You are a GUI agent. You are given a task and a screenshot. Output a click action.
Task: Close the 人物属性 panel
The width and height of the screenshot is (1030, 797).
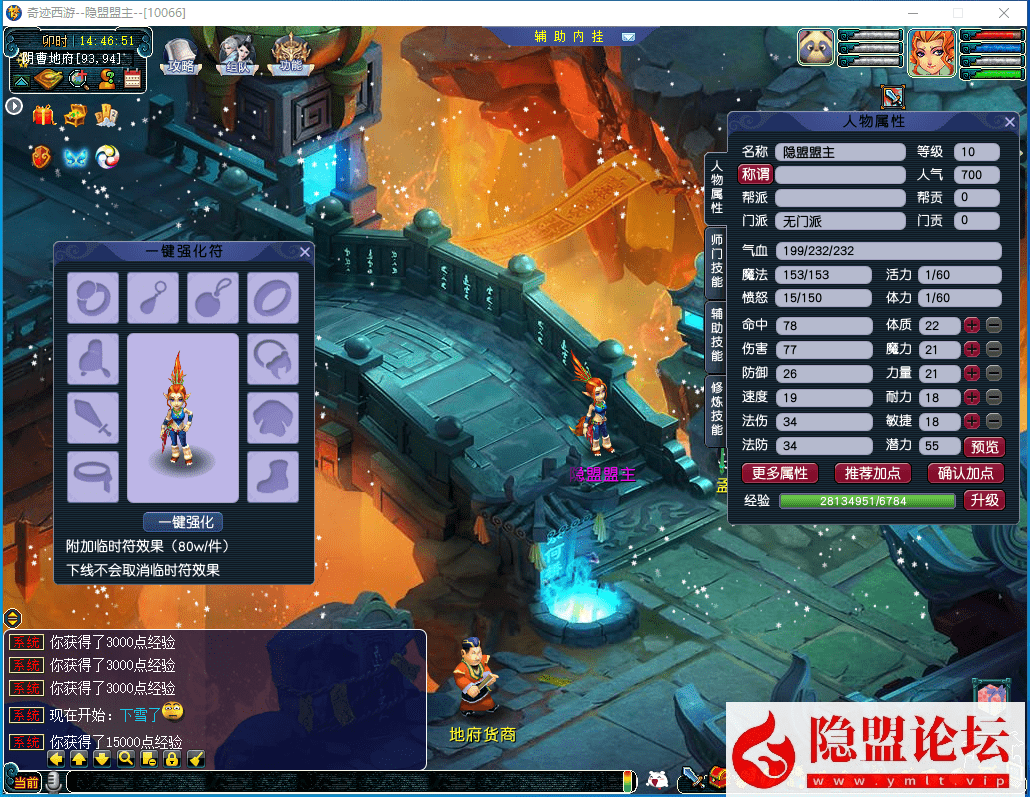coord(1009,122)
